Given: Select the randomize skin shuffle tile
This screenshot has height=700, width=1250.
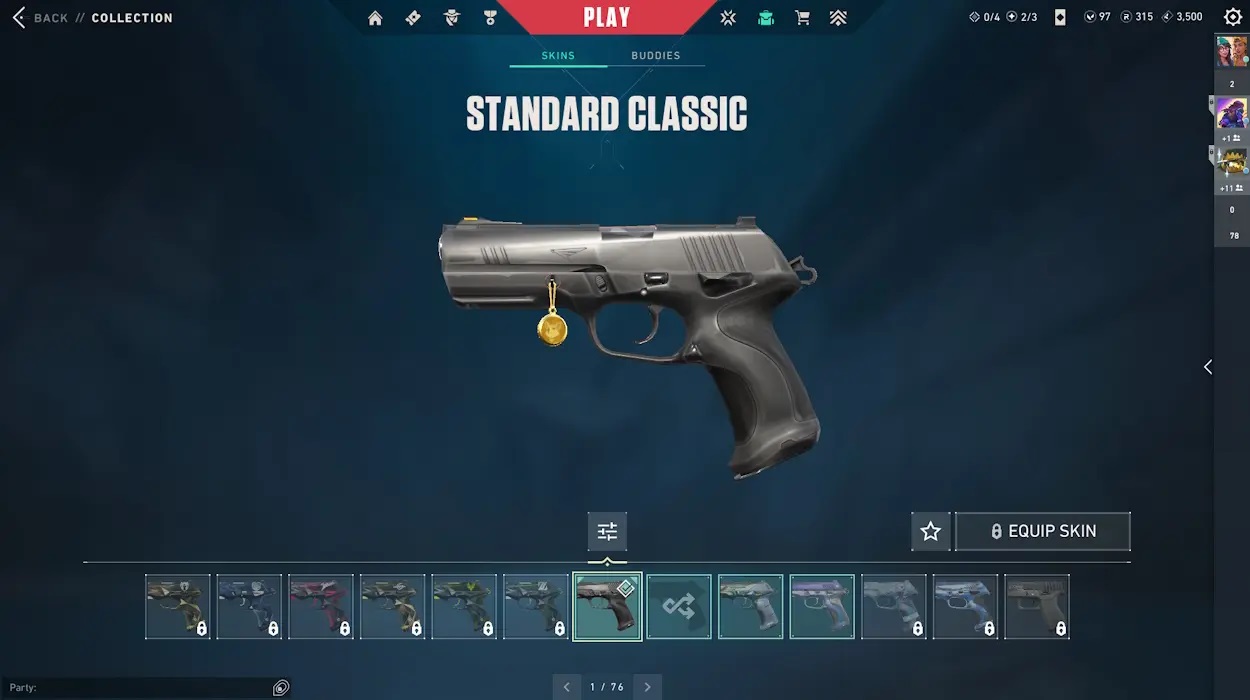Looking at the screenshot, I should pos(679,606).
